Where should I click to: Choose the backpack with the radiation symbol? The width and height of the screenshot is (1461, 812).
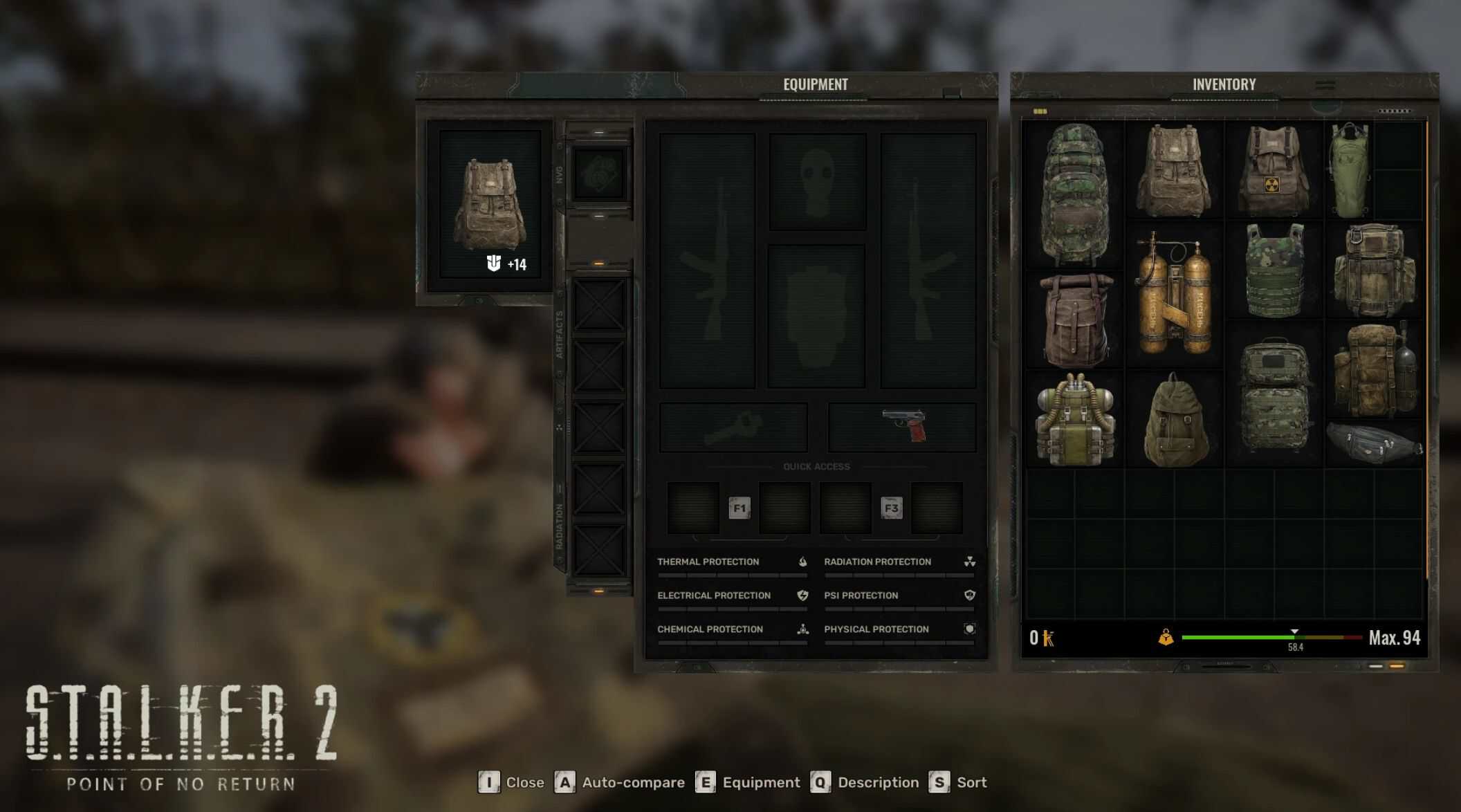click(x=1273, y=171)
